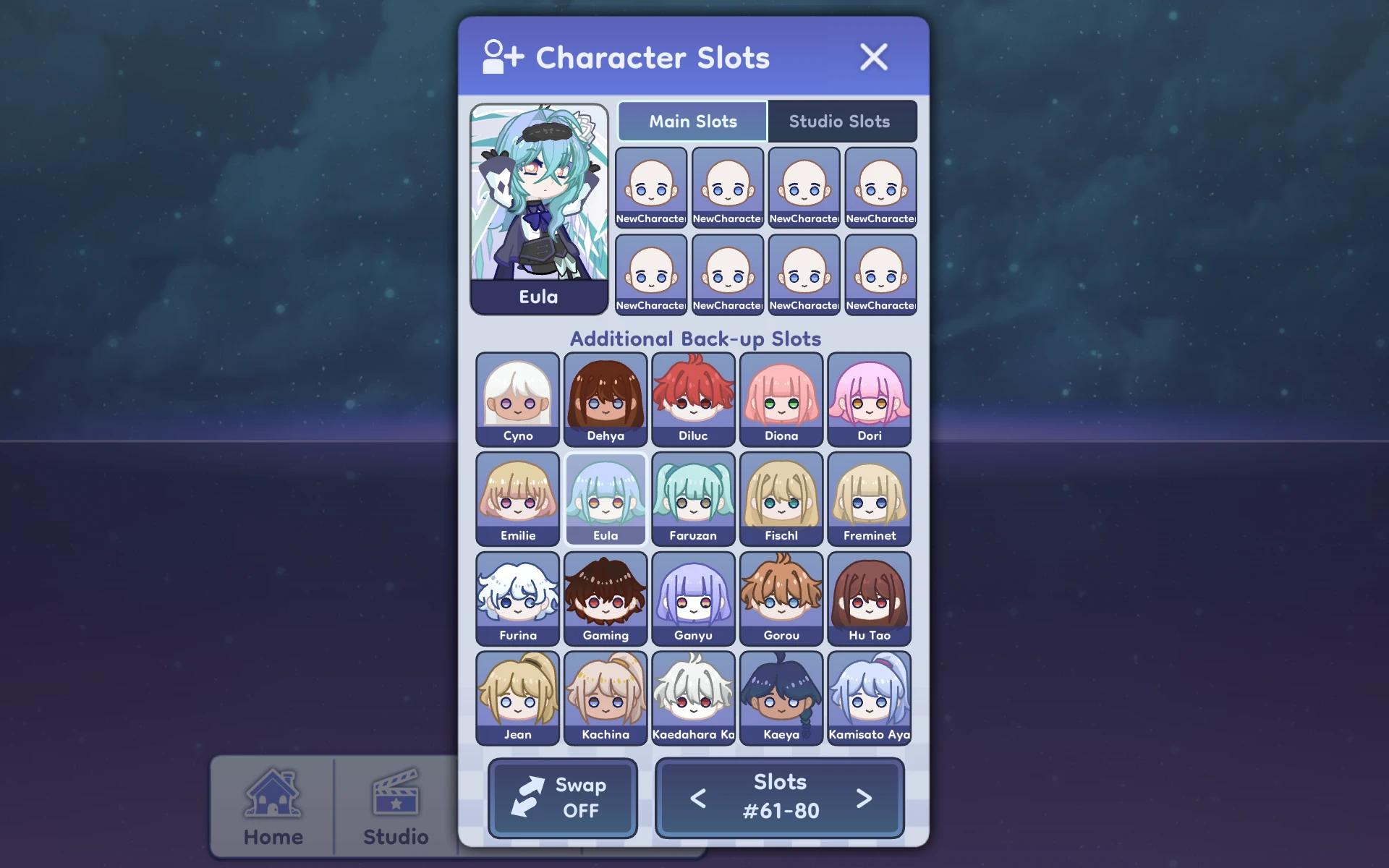
Task: Select the Ganyu character icon
Action: [693, 598]
